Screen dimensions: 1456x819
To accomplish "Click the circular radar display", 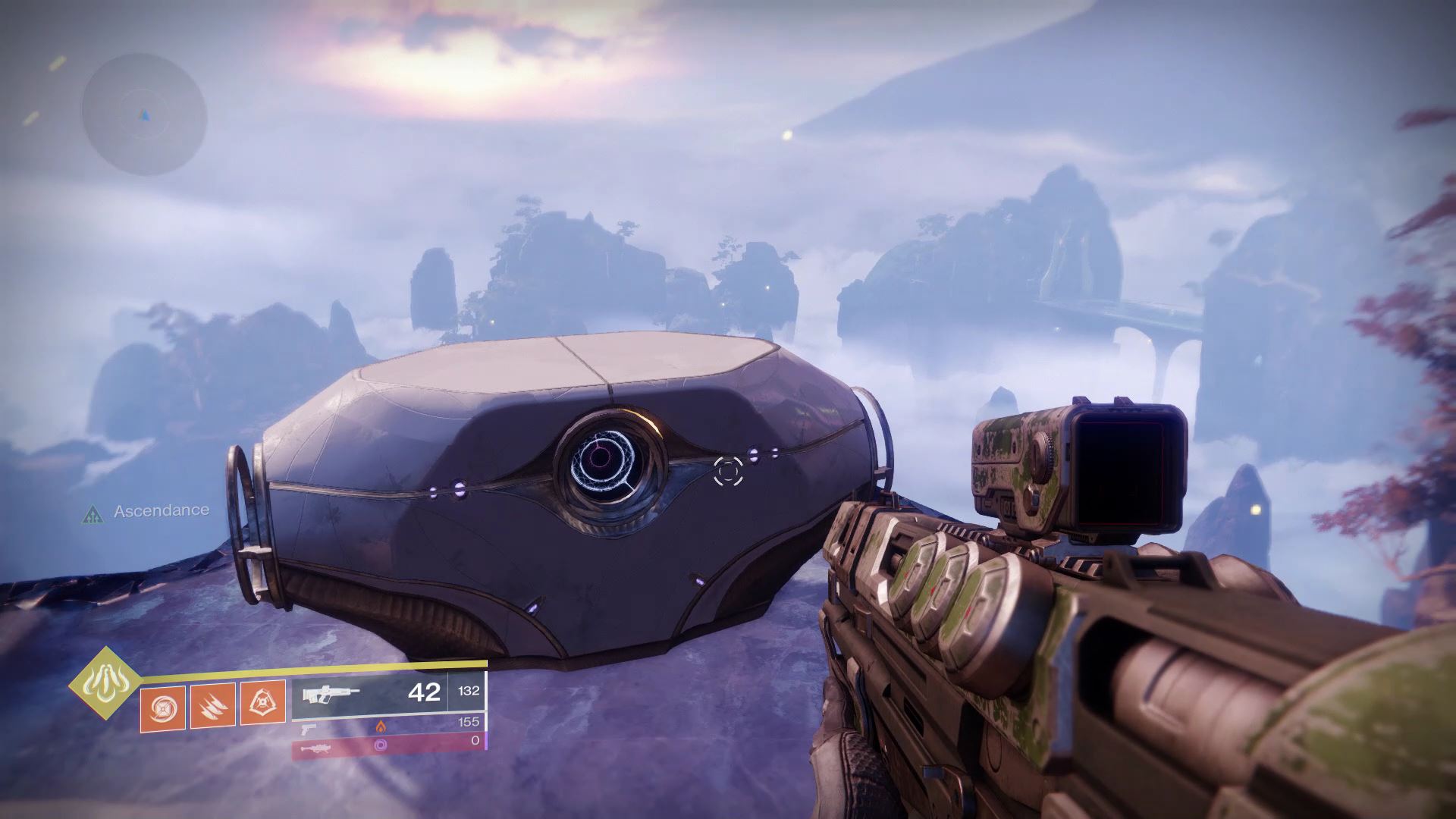I will (144, 115).
